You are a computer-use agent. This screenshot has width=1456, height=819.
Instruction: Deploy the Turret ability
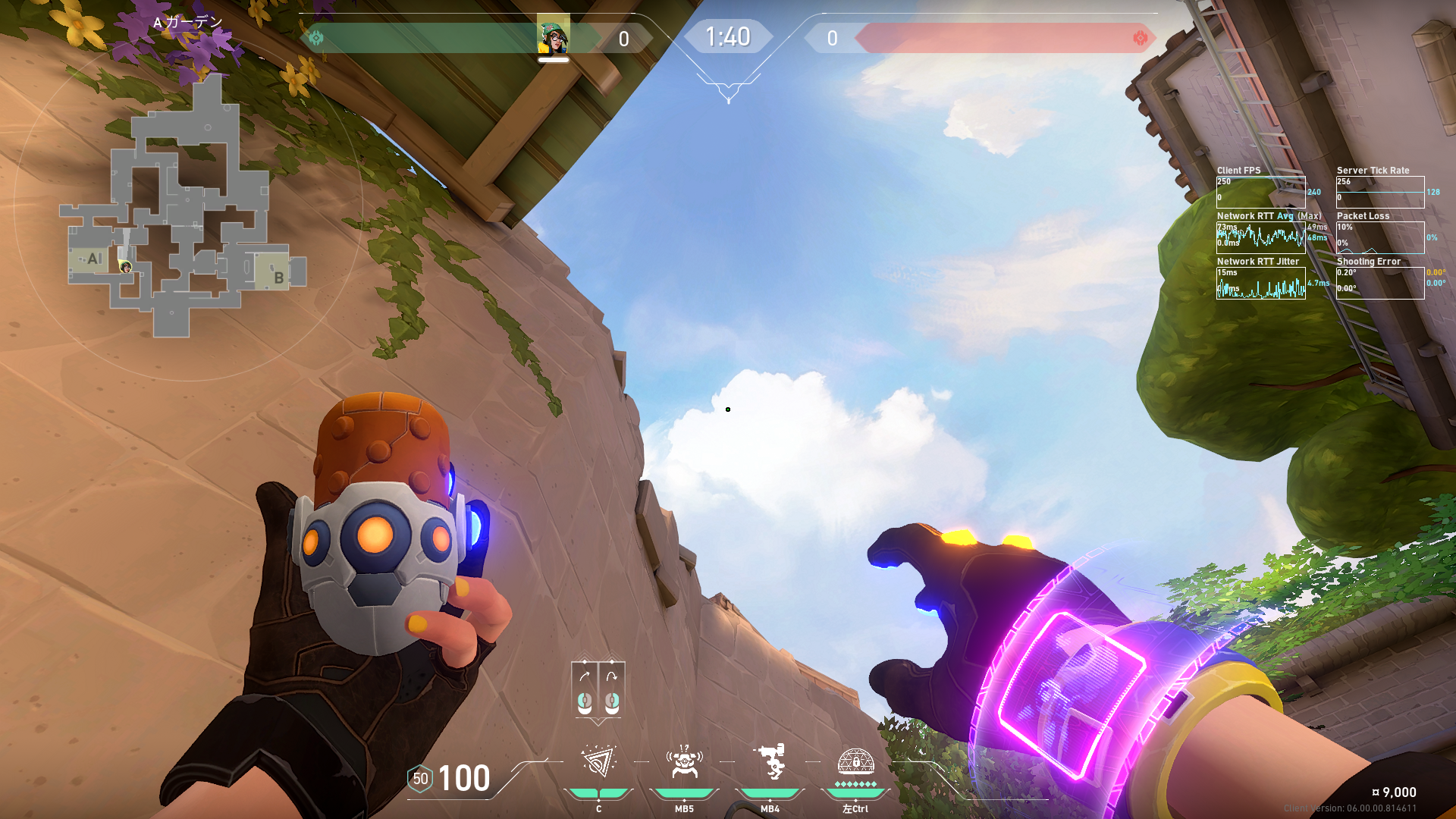click(770, 762)
